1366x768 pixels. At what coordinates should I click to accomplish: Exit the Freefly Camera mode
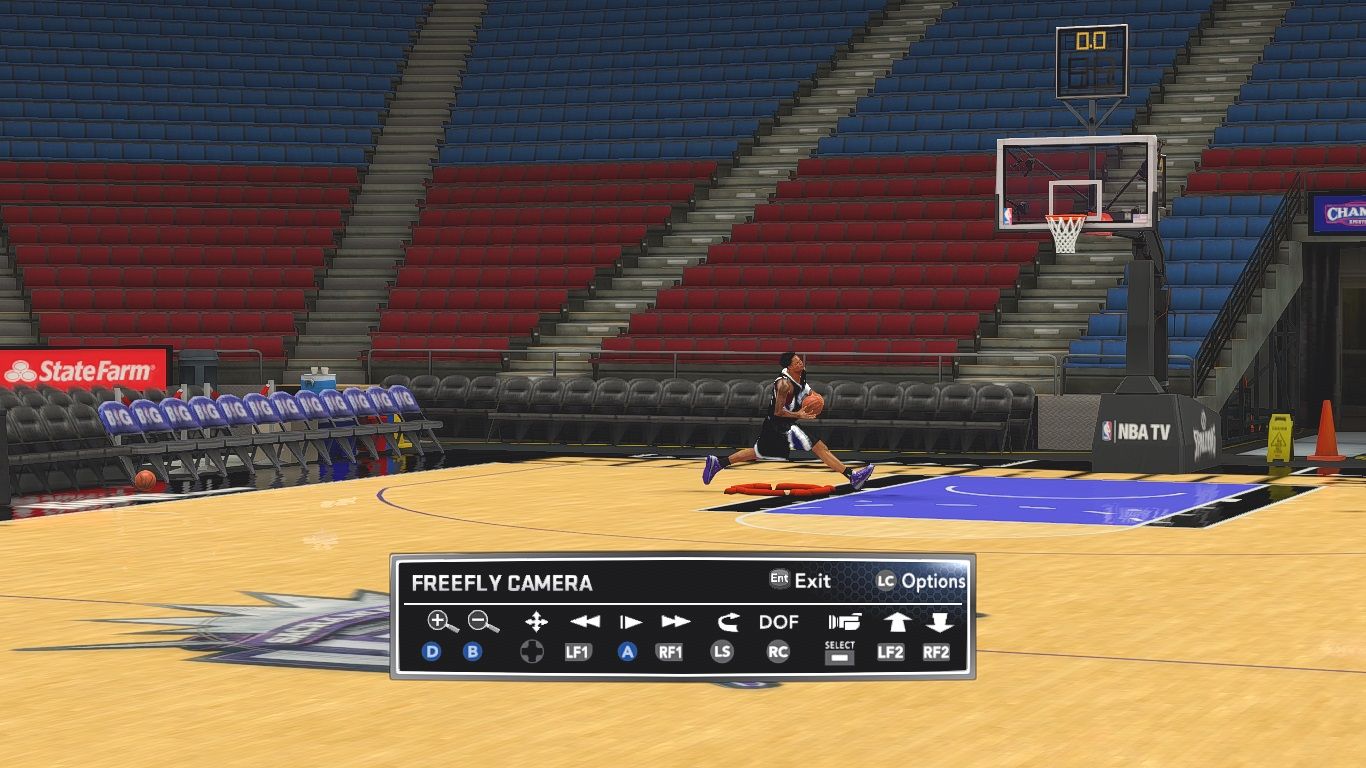pos(801,580)
